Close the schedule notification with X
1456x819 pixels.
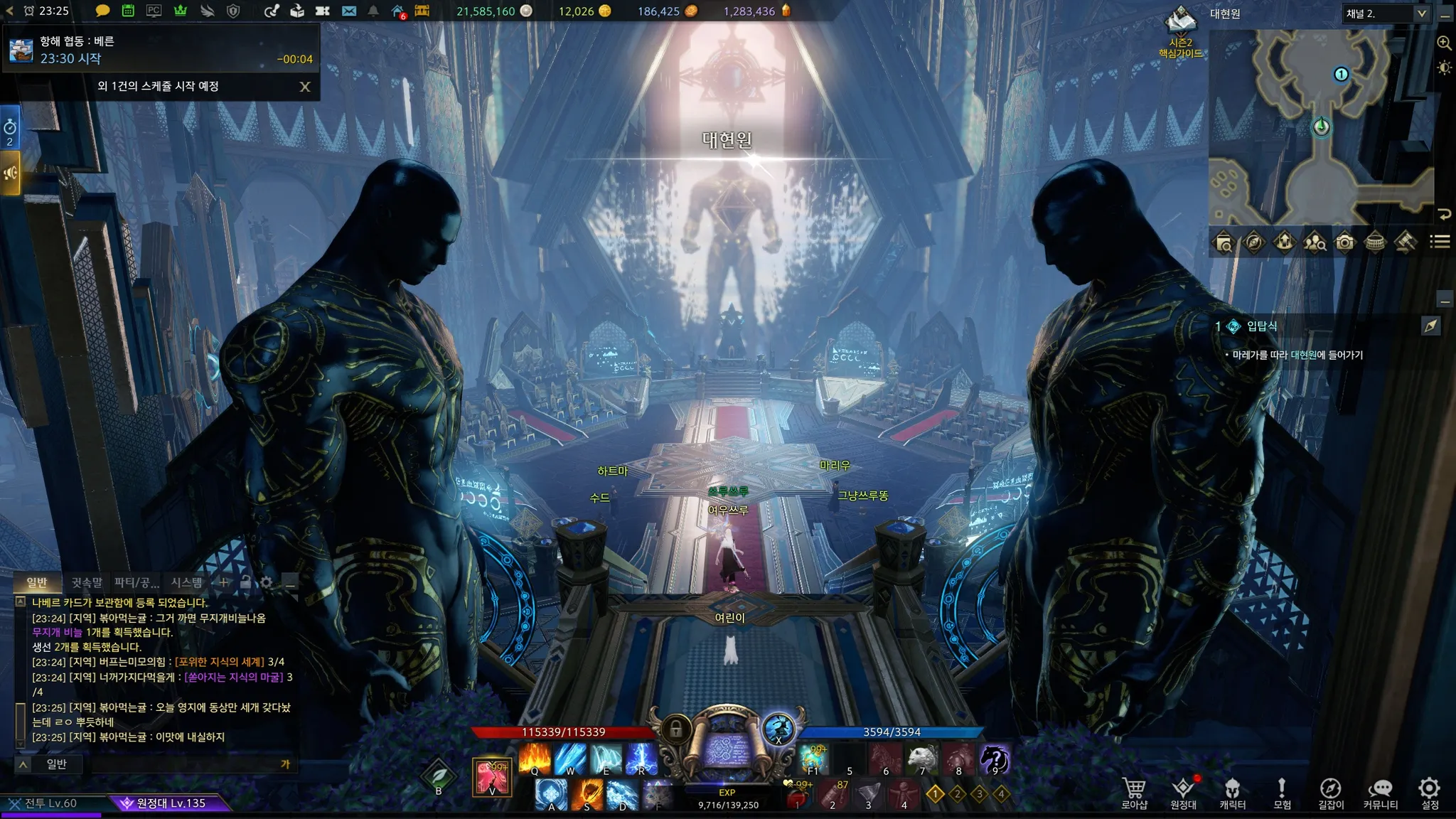point(305,87)
